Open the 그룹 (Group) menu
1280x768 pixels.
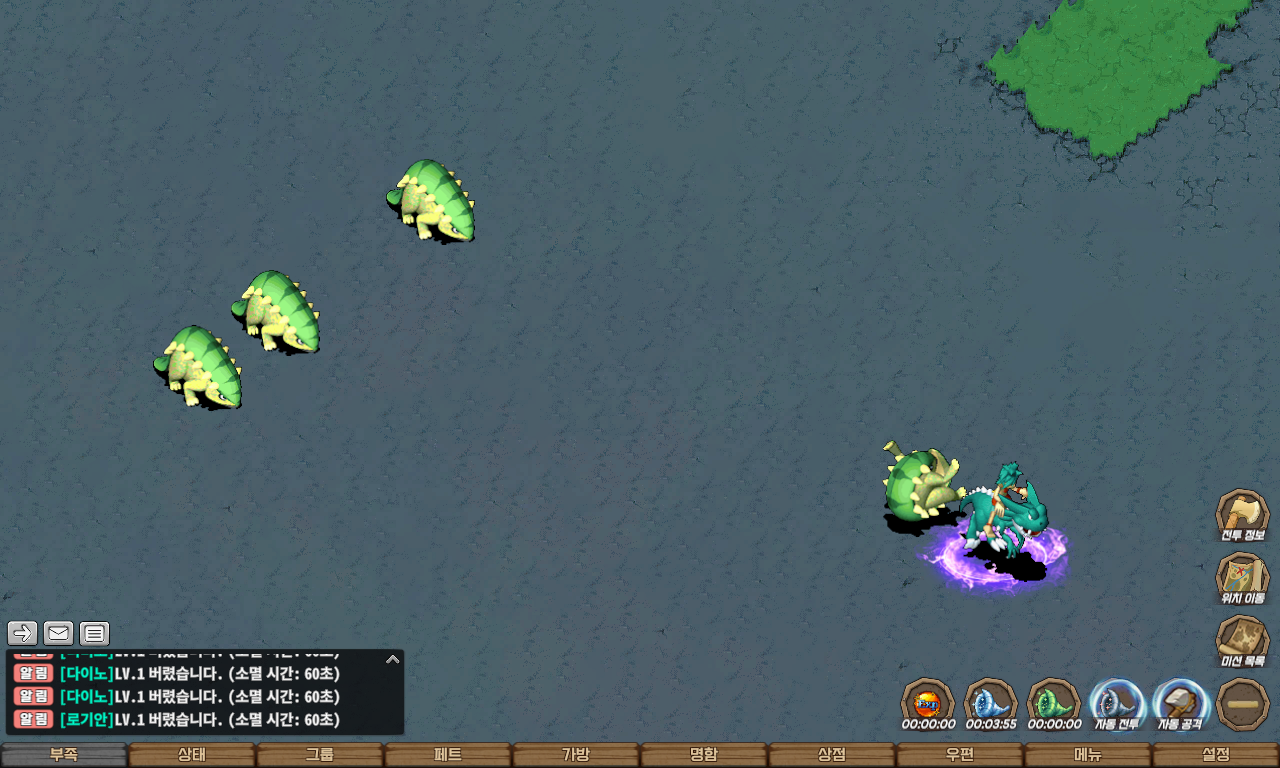320,755
